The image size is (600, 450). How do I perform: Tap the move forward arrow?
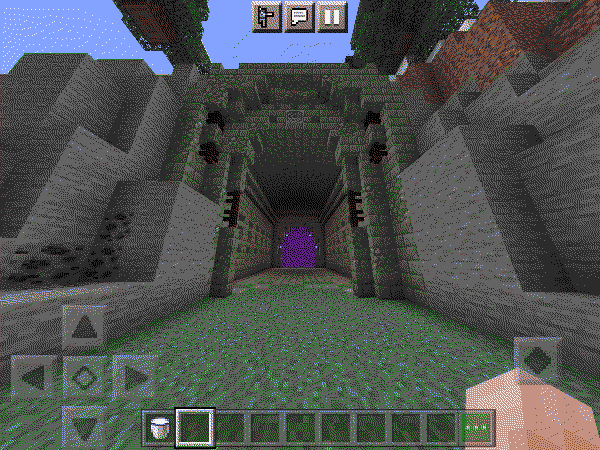[x=85, y=327]
